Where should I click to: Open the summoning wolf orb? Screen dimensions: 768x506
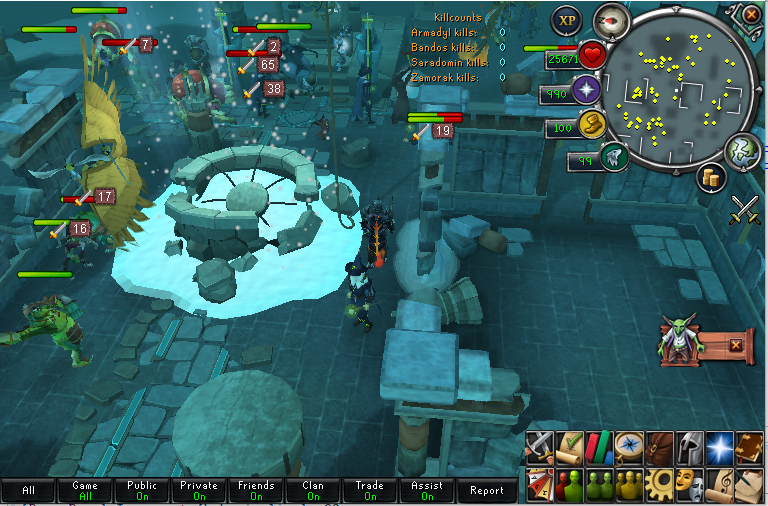point(612,156)
